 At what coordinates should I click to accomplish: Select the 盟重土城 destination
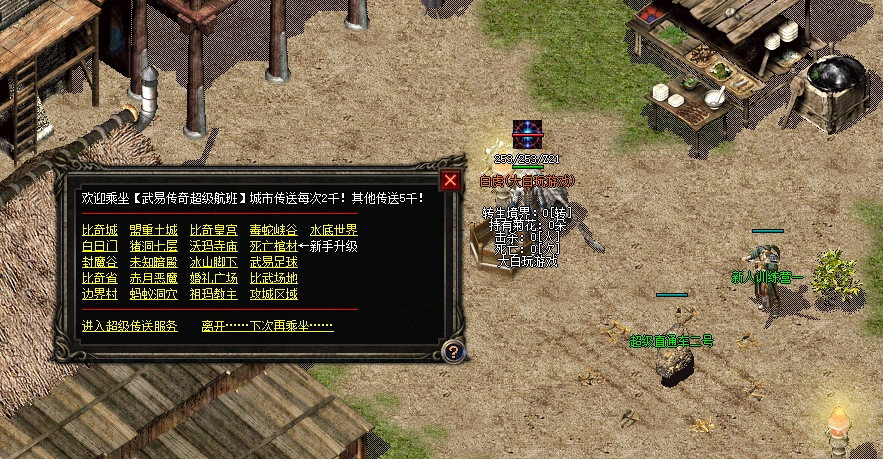tap(154, 230)
